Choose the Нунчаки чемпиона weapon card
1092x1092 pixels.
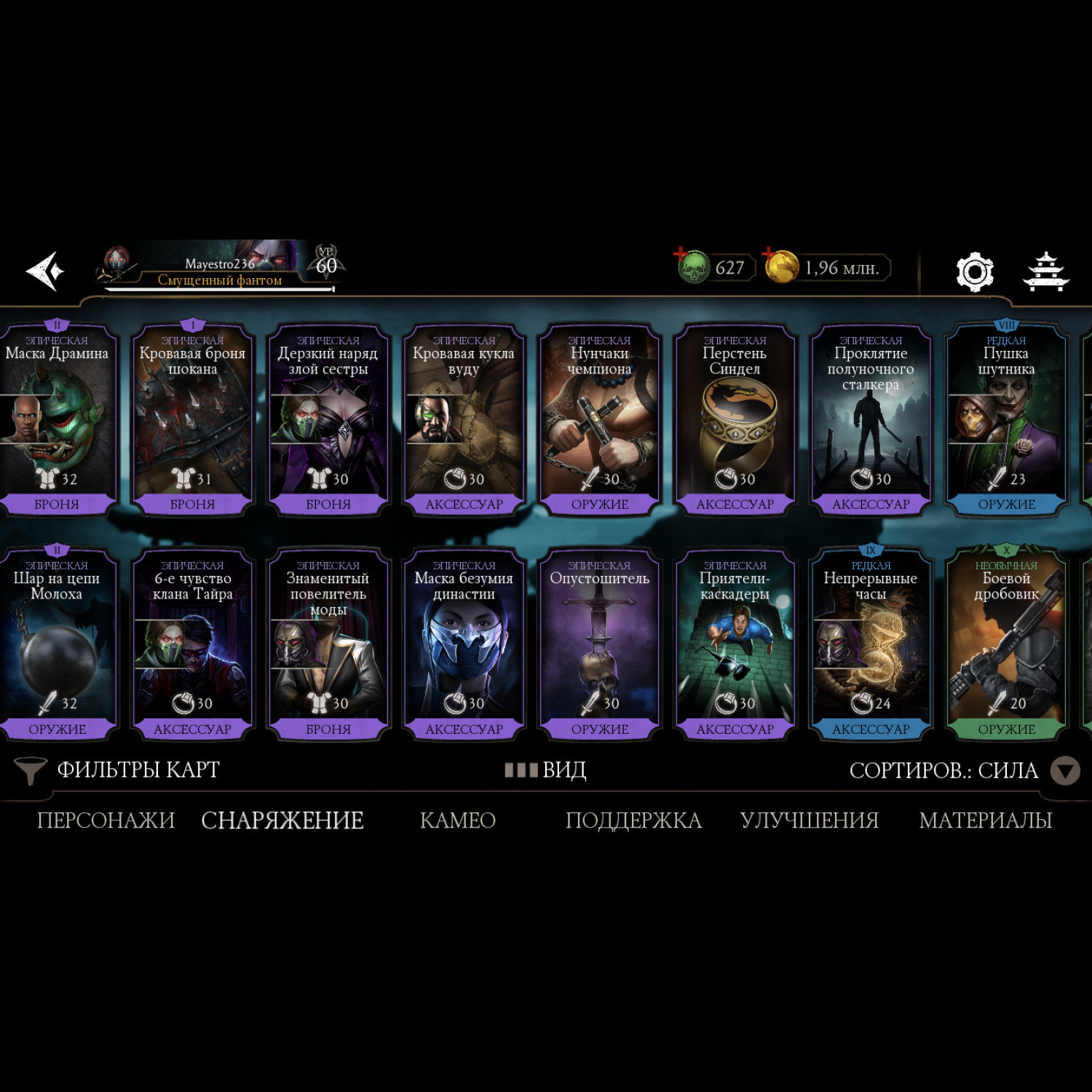pyautogui.click(x=599, y=420)
